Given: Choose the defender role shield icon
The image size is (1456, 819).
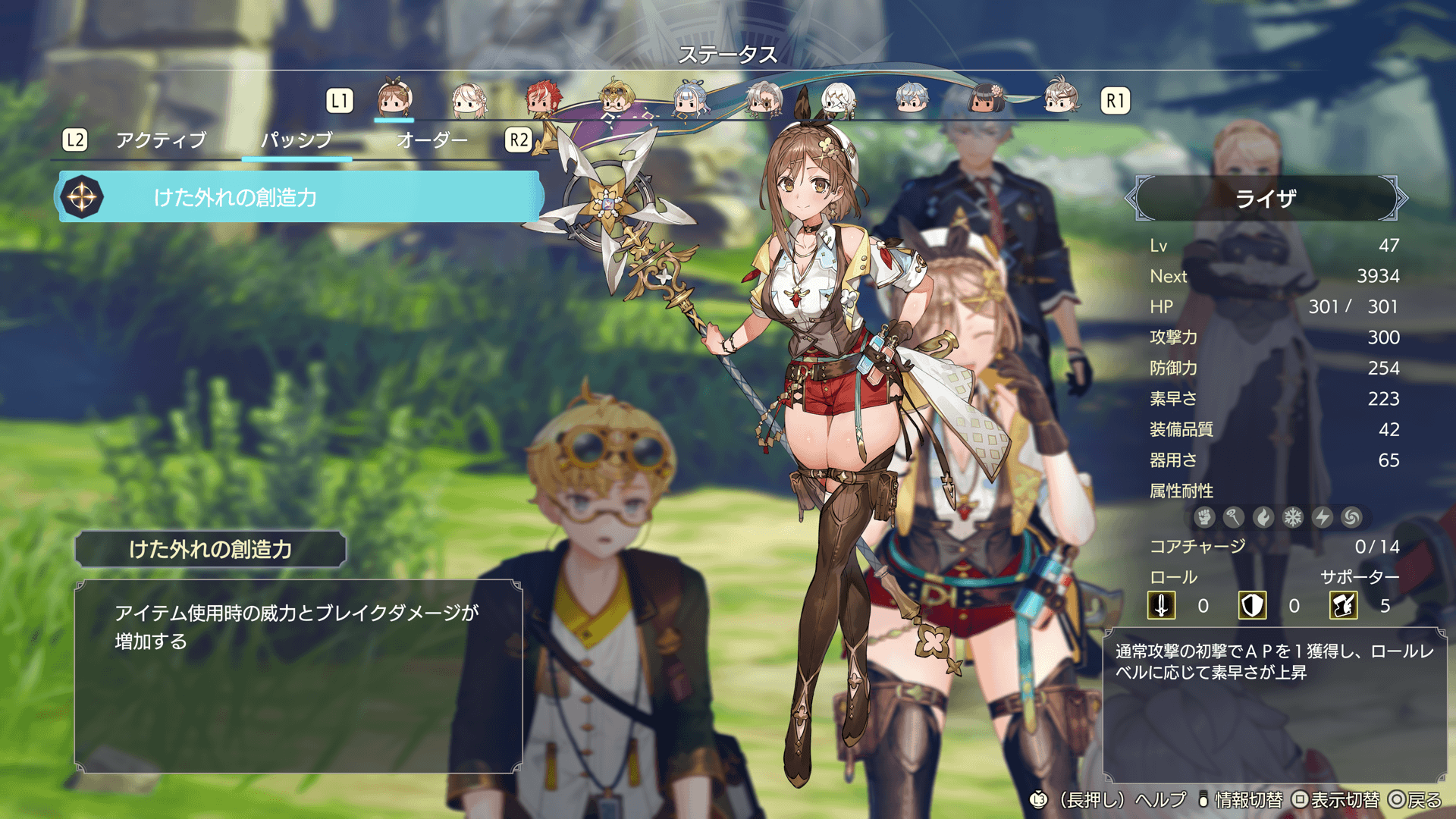Looking at the screenshot, I should tap(1252, 606).
